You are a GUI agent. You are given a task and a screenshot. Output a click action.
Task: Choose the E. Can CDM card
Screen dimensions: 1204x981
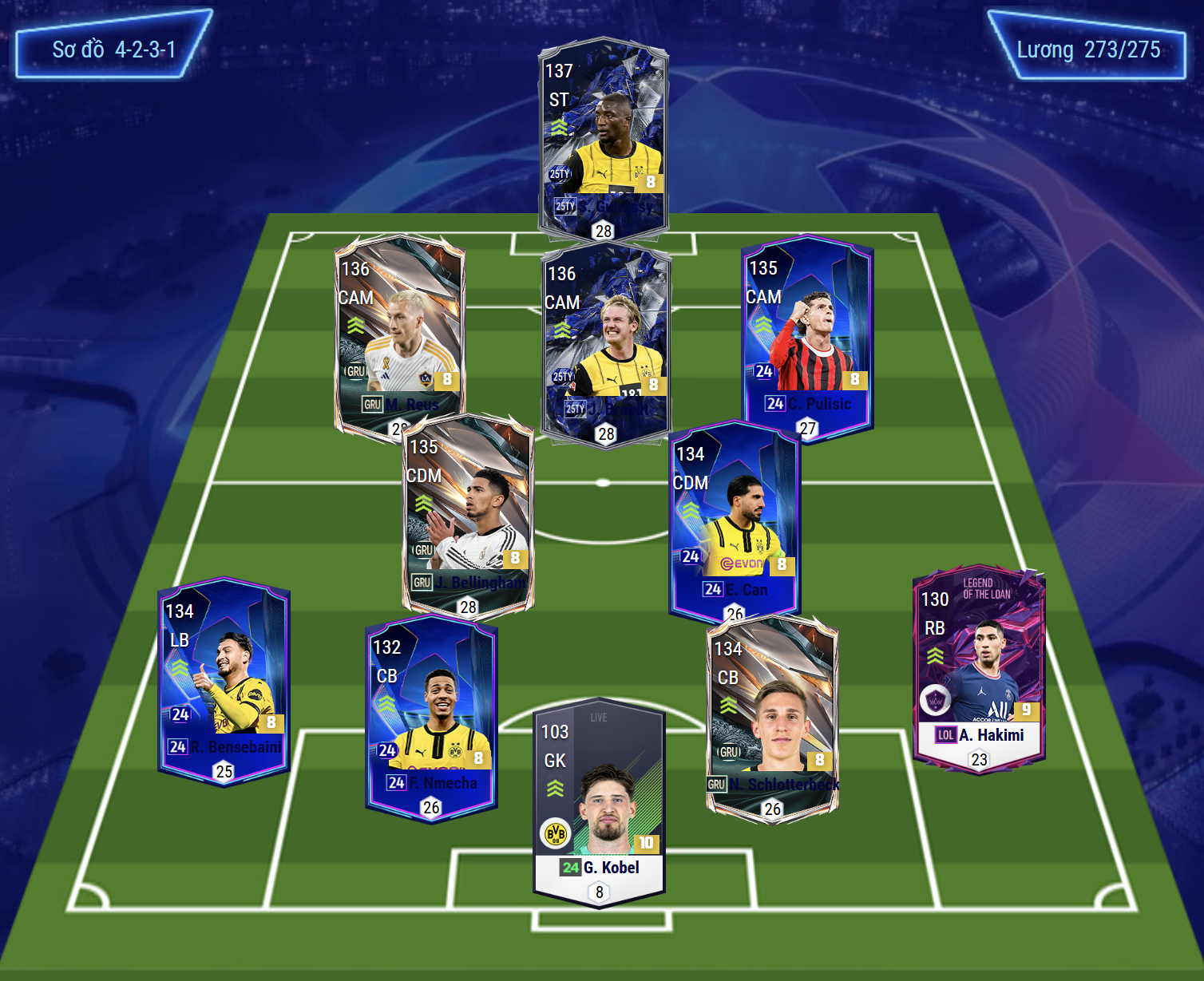pos(735,519)
